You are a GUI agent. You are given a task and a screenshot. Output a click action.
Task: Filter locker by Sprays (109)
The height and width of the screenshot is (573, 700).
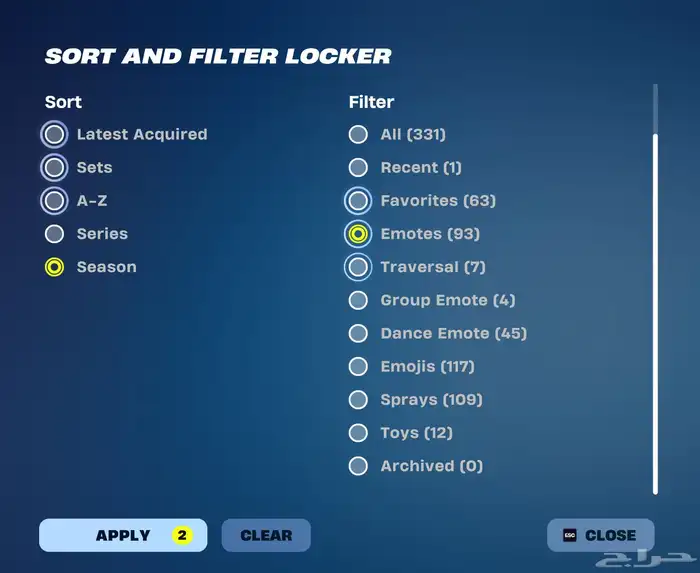(x=357, y=399)
